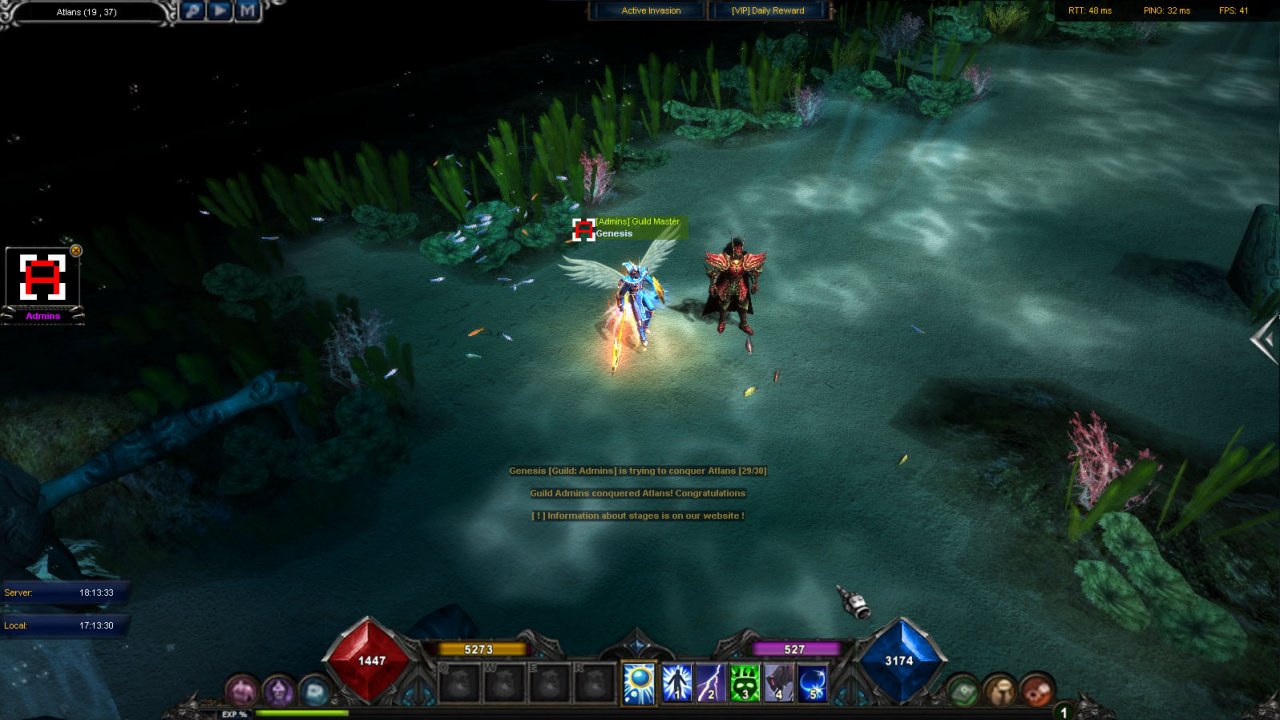Open the green round menu icon
Screen dimensions: 1280x720
tap(963, 690)
